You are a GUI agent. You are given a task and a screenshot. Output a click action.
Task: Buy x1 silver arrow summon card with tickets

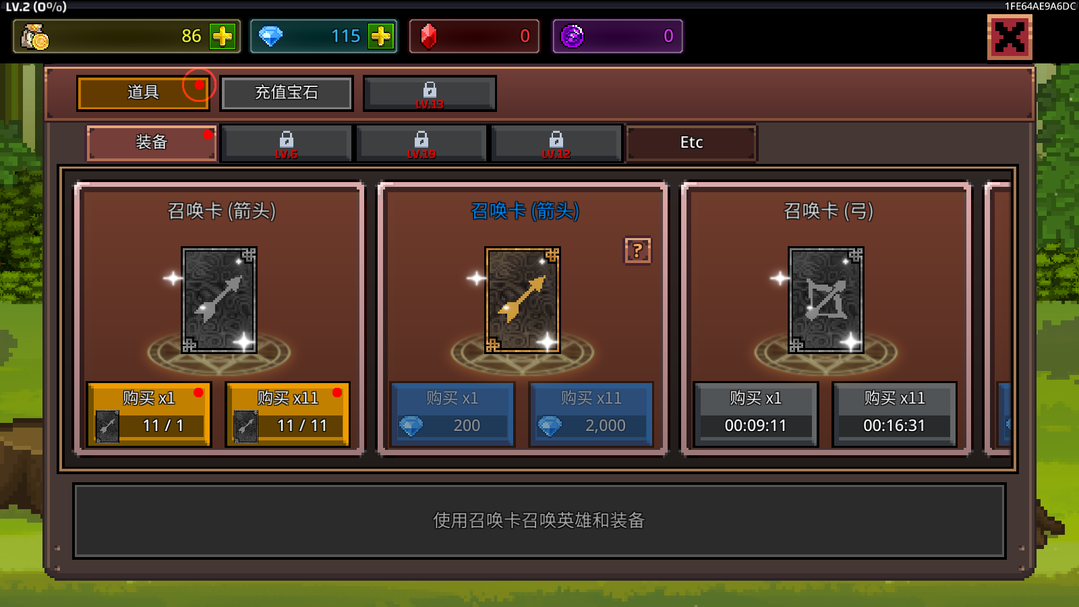tap(149, 413)
